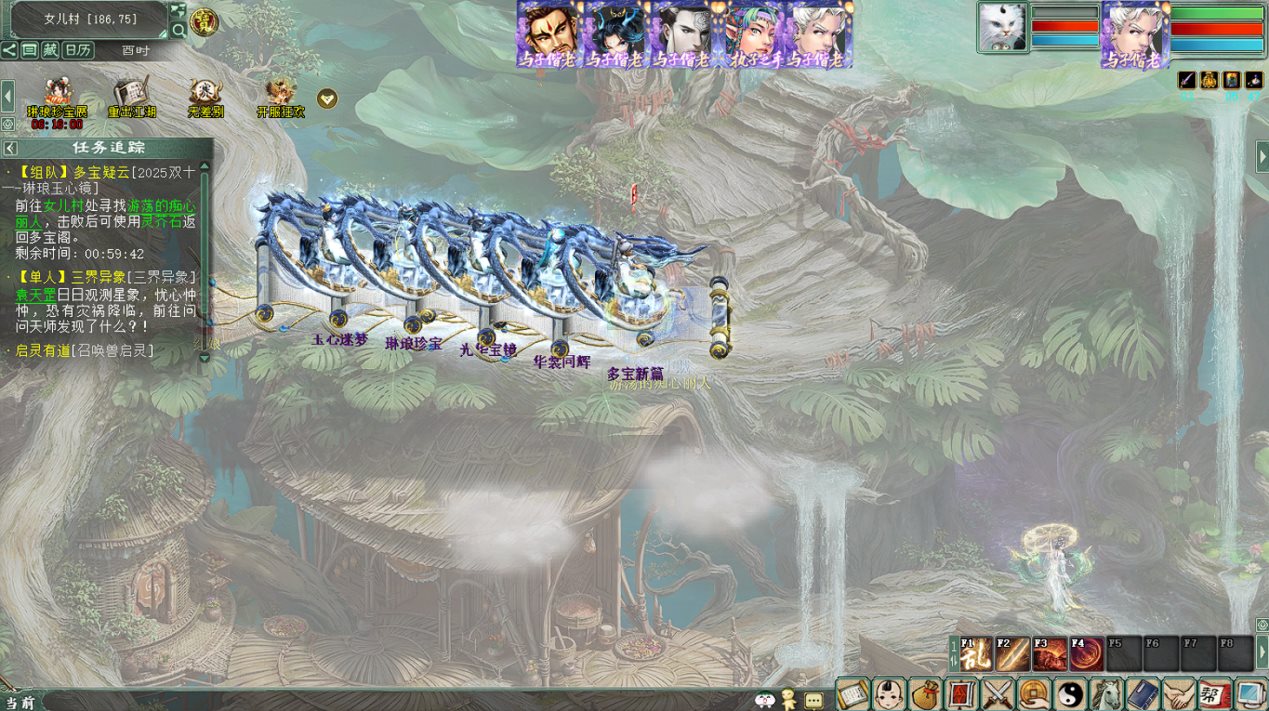The image size is (1269, 711).
Task: Open the 开服狂欢 event icon
Action: coord(280,94)
